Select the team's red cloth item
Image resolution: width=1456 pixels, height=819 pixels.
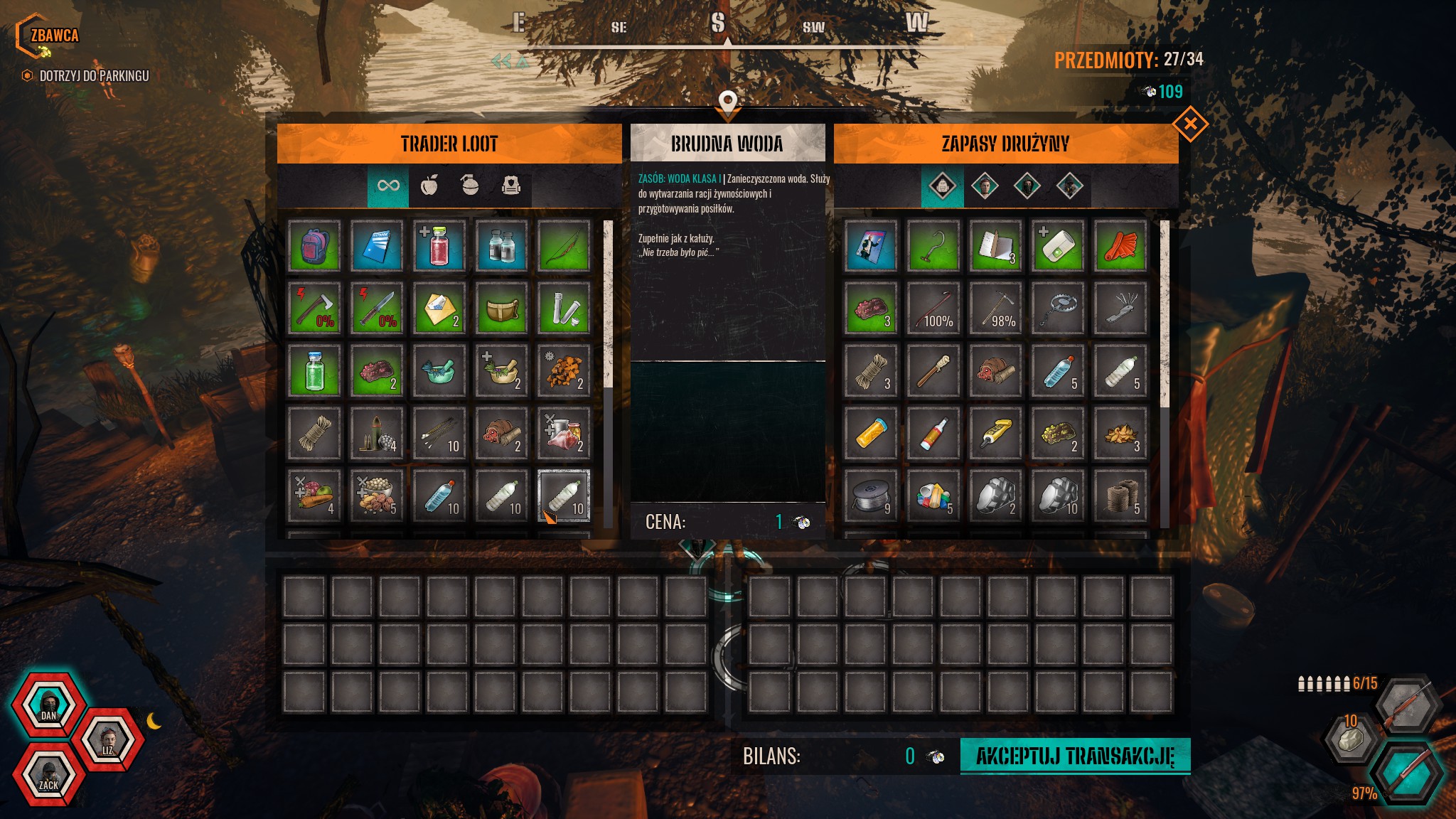(x=1120, y=246)
